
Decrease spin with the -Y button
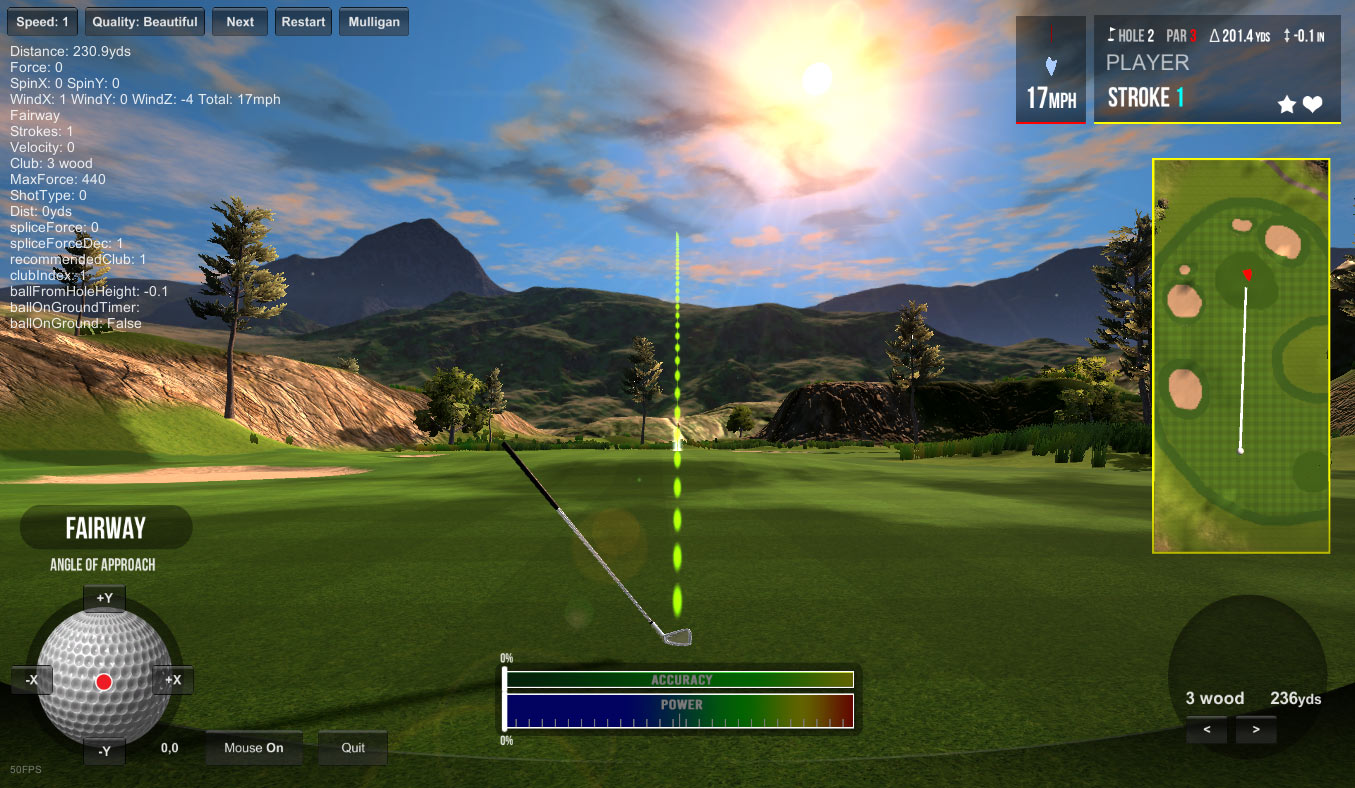tap(104, 751)
